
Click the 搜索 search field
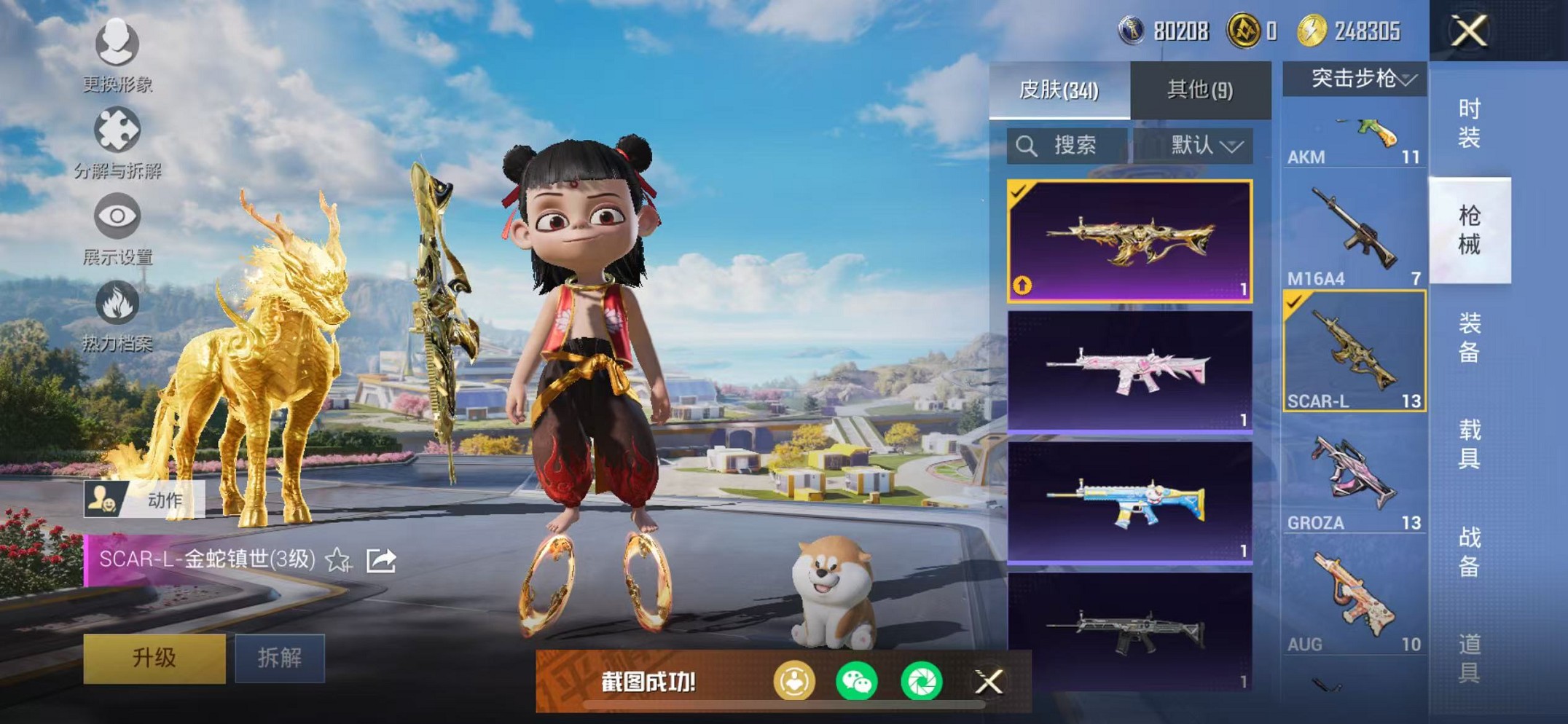(x=1067, y=146)
